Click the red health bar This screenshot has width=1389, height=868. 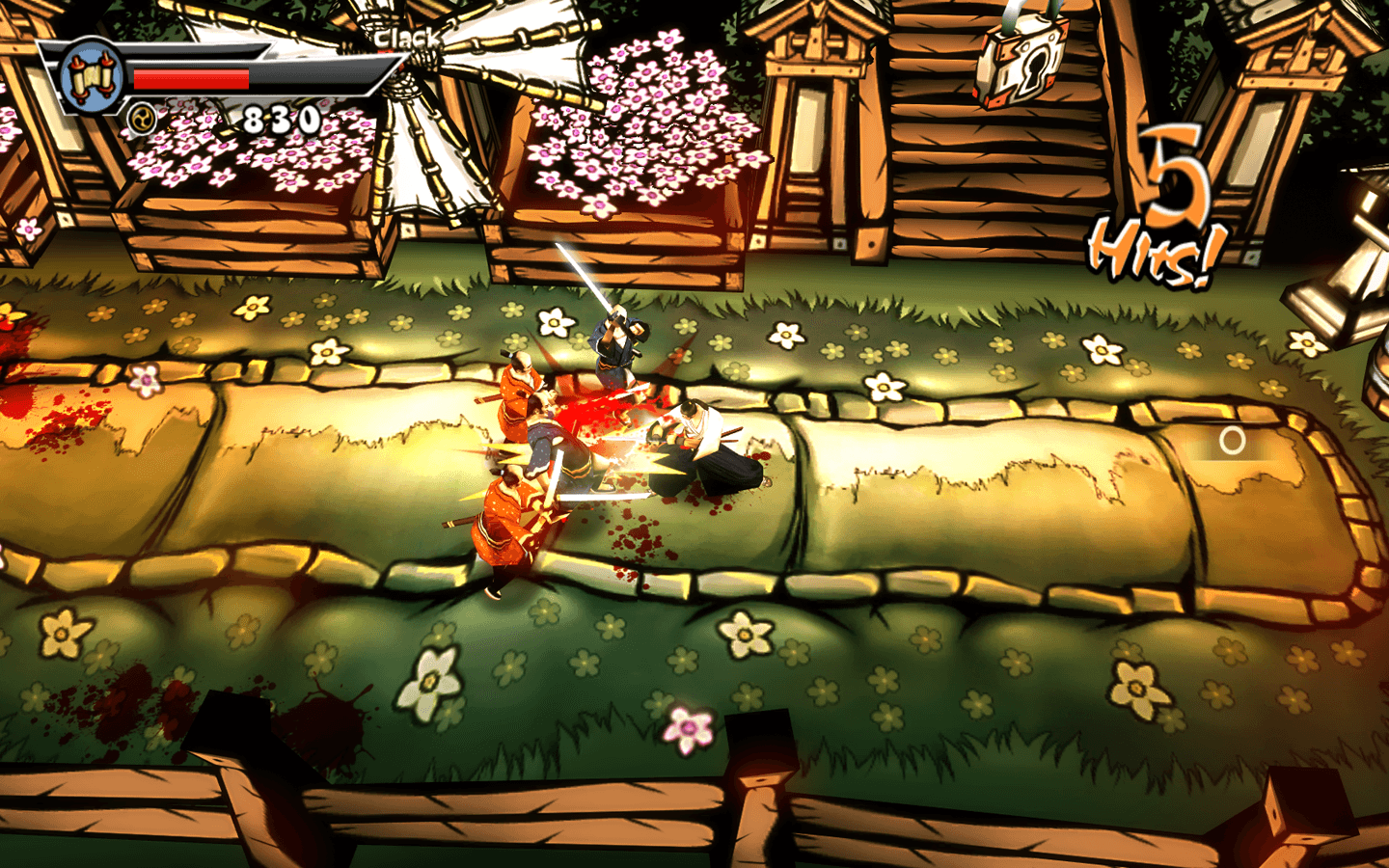193,80
